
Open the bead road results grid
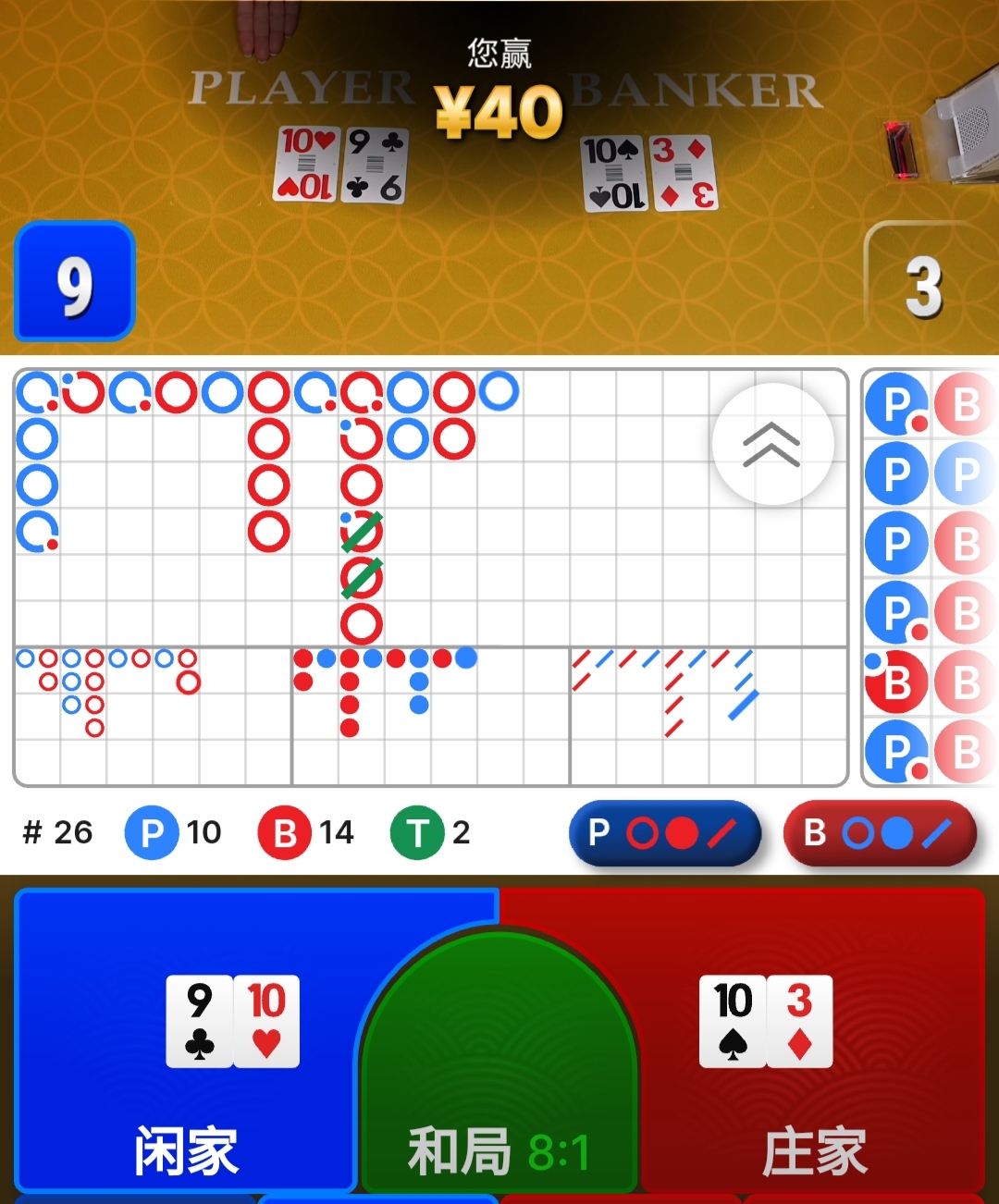pos(929,578)
